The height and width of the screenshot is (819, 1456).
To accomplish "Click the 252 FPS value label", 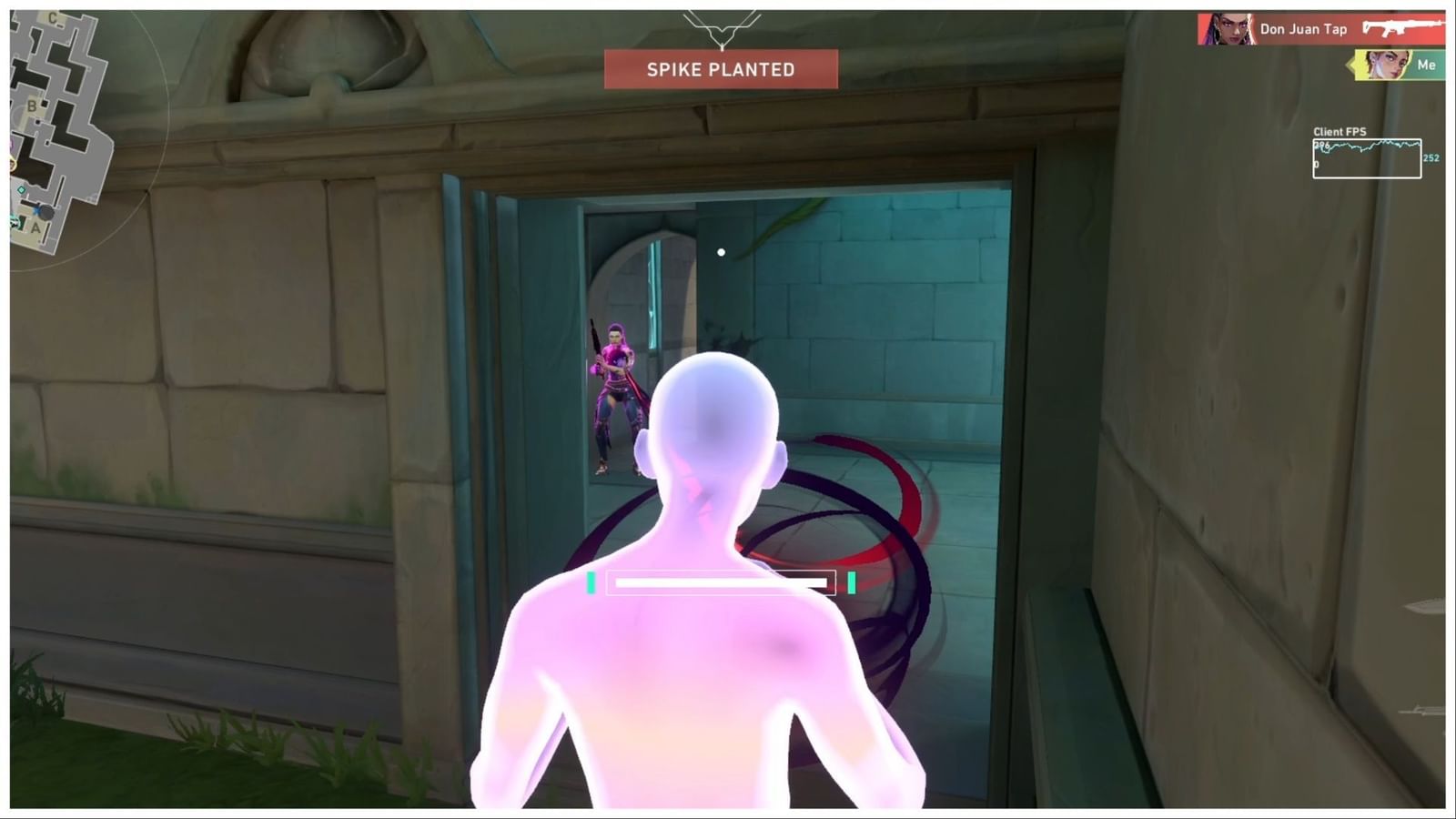I will tap(1431, 157).
